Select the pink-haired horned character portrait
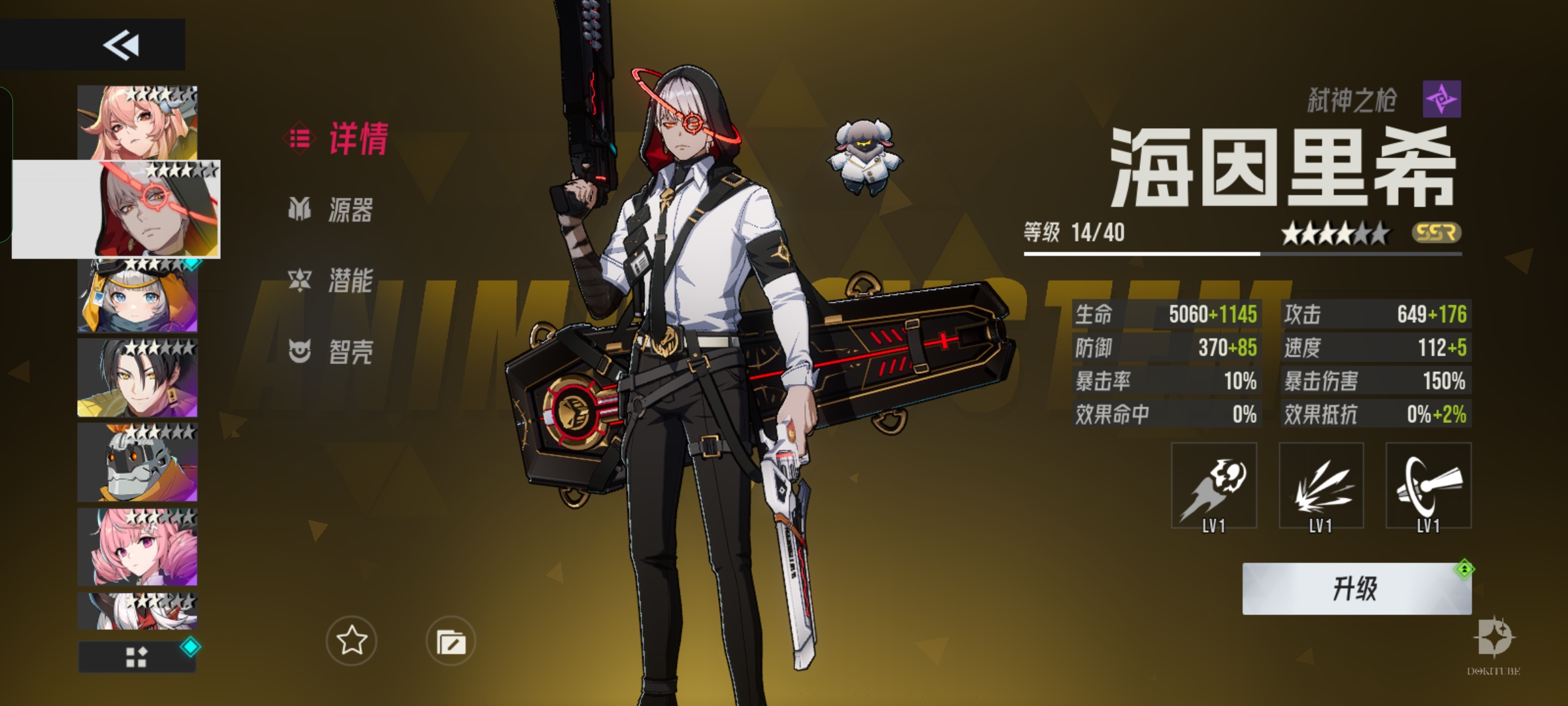The height and width of the screenshot is (706, 1568). point(137,123)
